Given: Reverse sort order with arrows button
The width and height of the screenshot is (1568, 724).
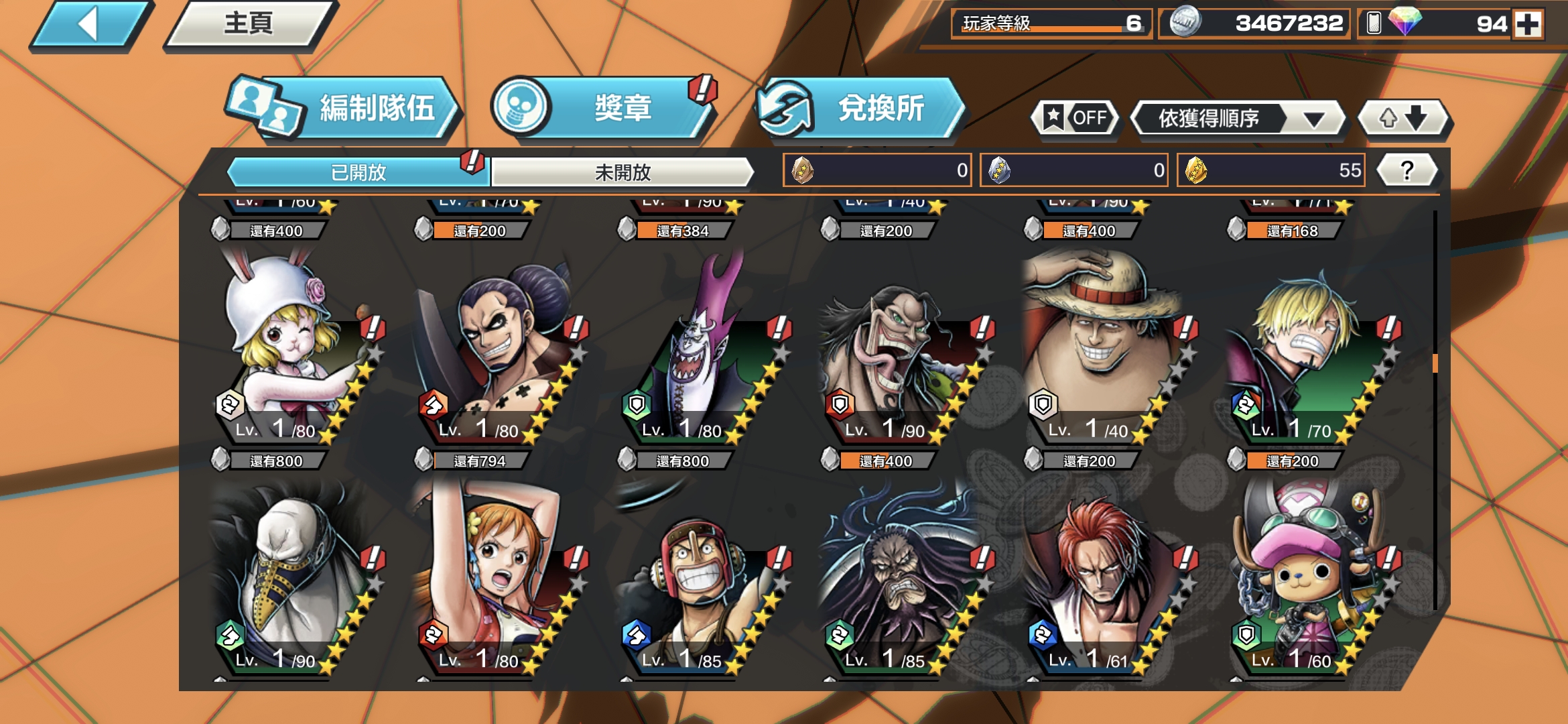Looking at the screenshot, I should coord(1402,119).
